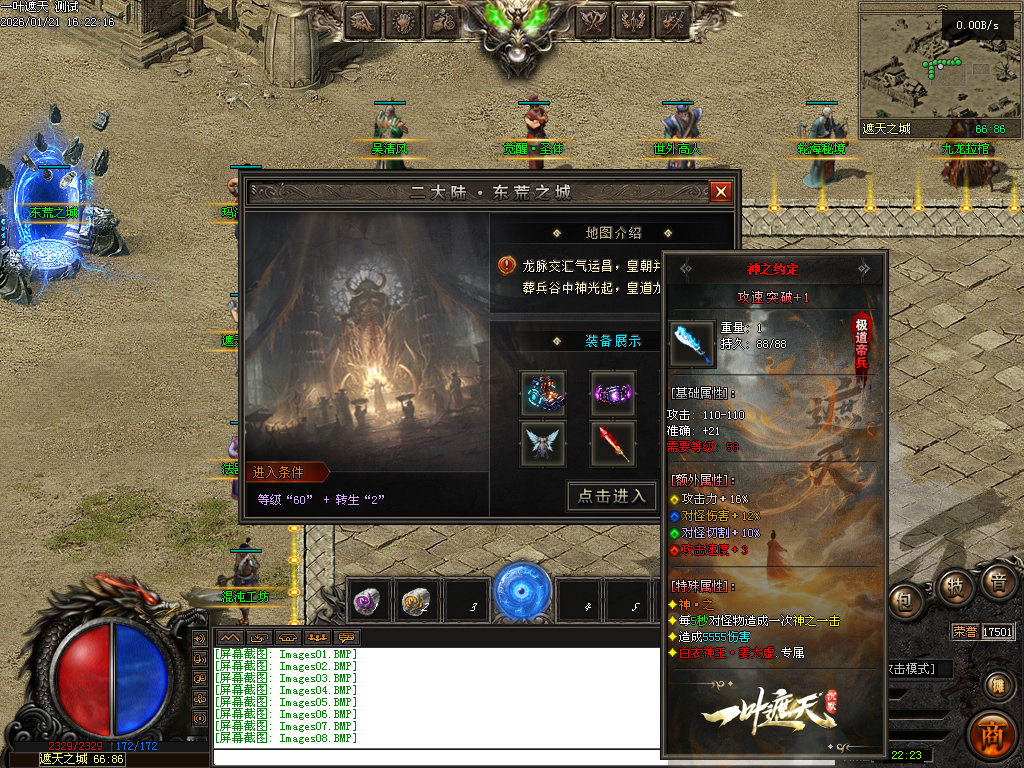This screenshot has width=1024, height=768.
Task: Open the stall via the 摊 button
Action: pos(997,685)
